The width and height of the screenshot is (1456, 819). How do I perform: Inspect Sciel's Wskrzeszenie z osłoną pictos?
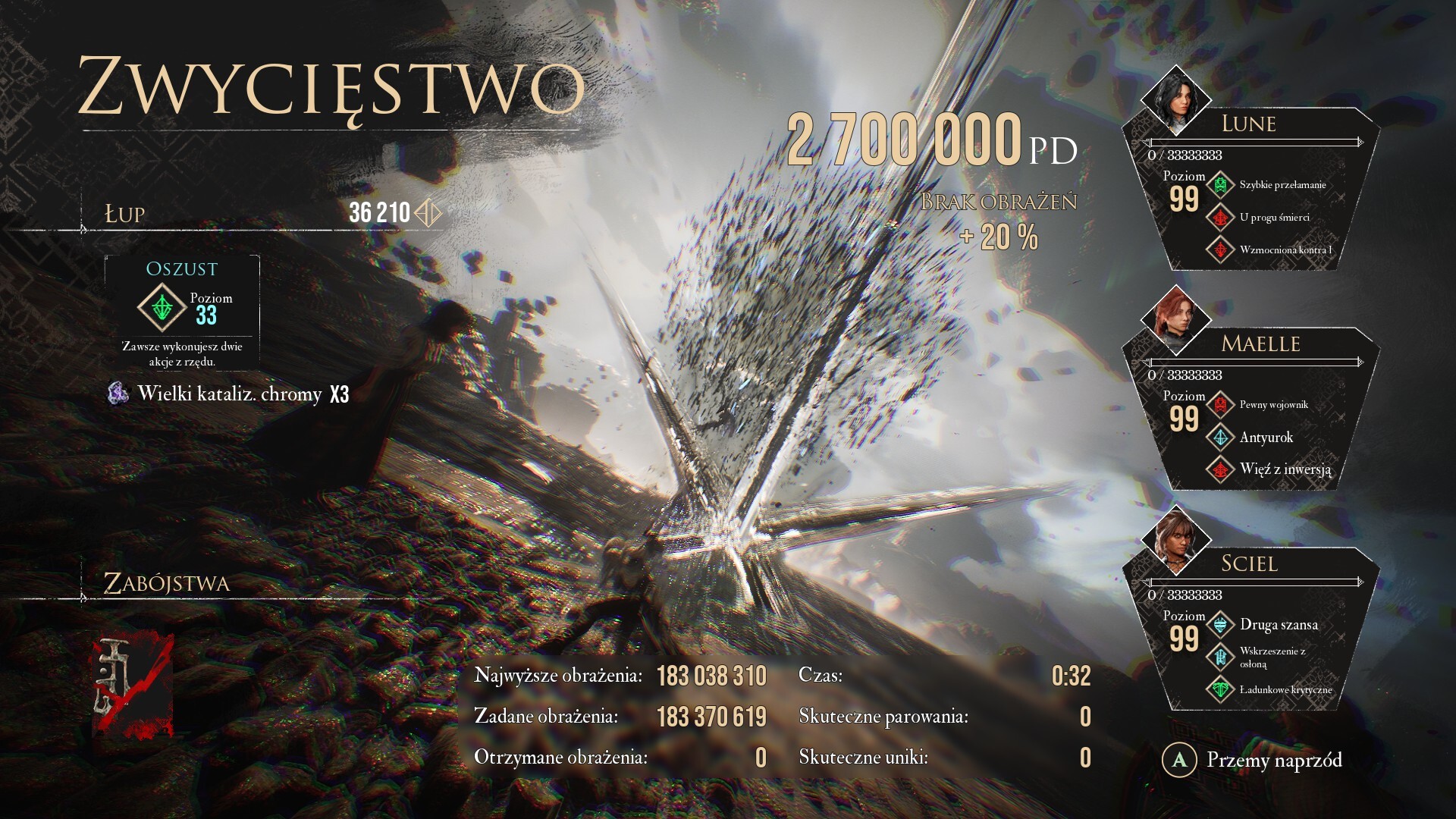(1220, 657)
